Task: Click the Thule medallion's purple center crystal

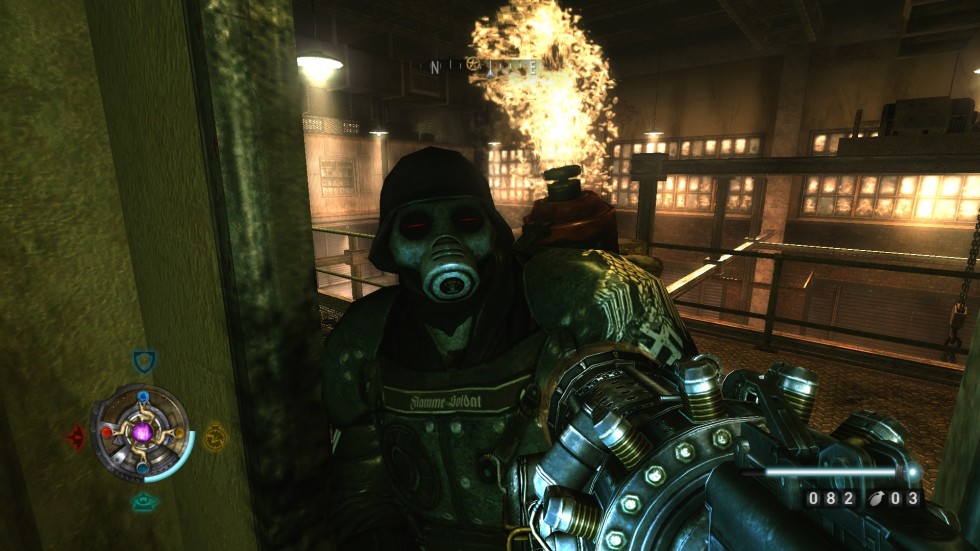Action: pyautogui.click(x=143, y=433)
